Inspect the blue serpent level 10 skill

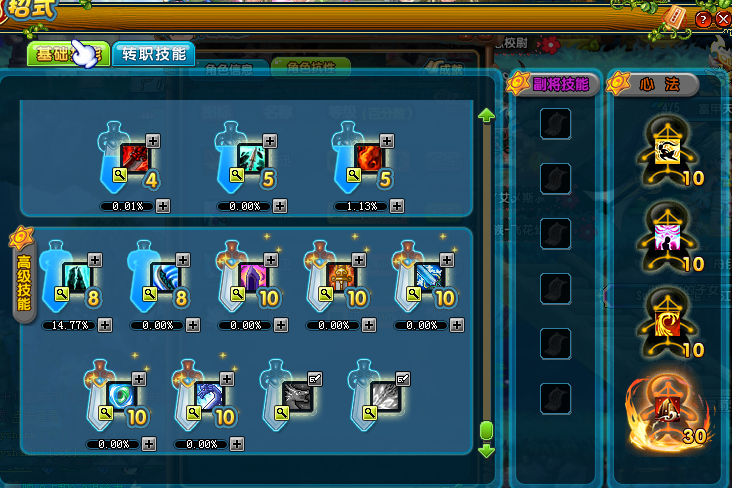click(x=207, y=394)
